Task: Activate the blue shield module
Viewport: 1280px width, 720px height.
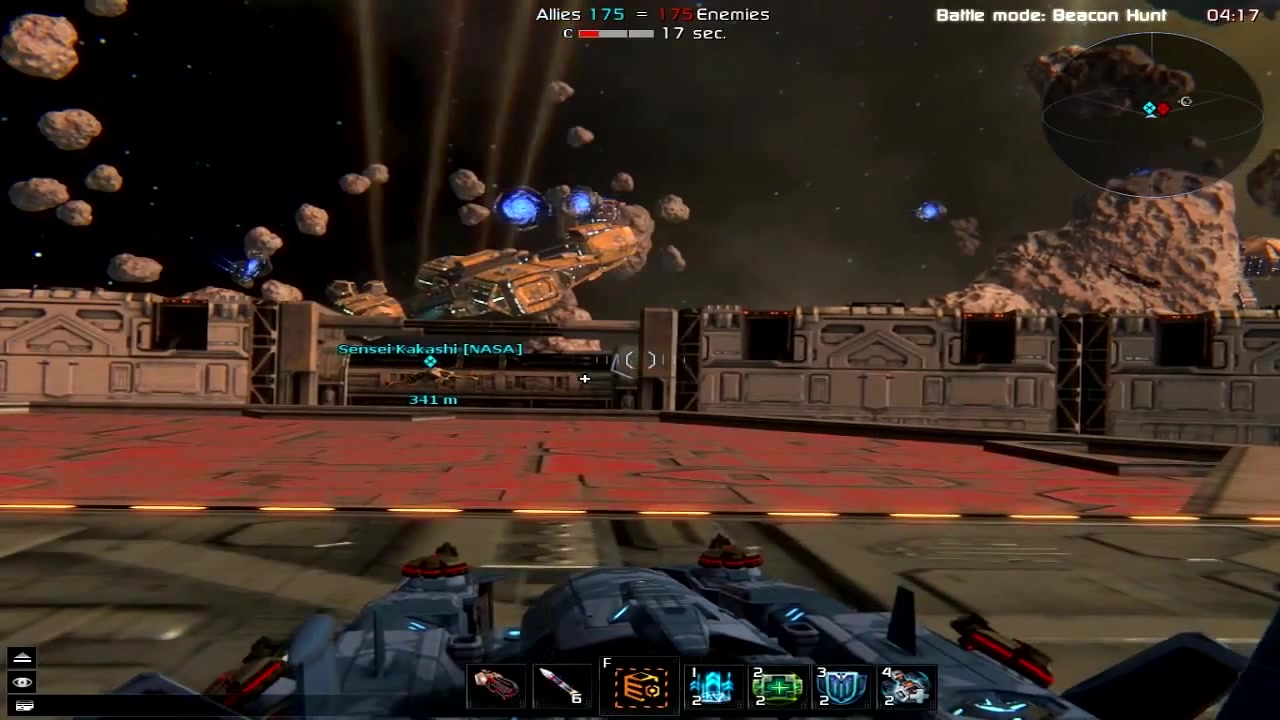Action: point(841,688)
